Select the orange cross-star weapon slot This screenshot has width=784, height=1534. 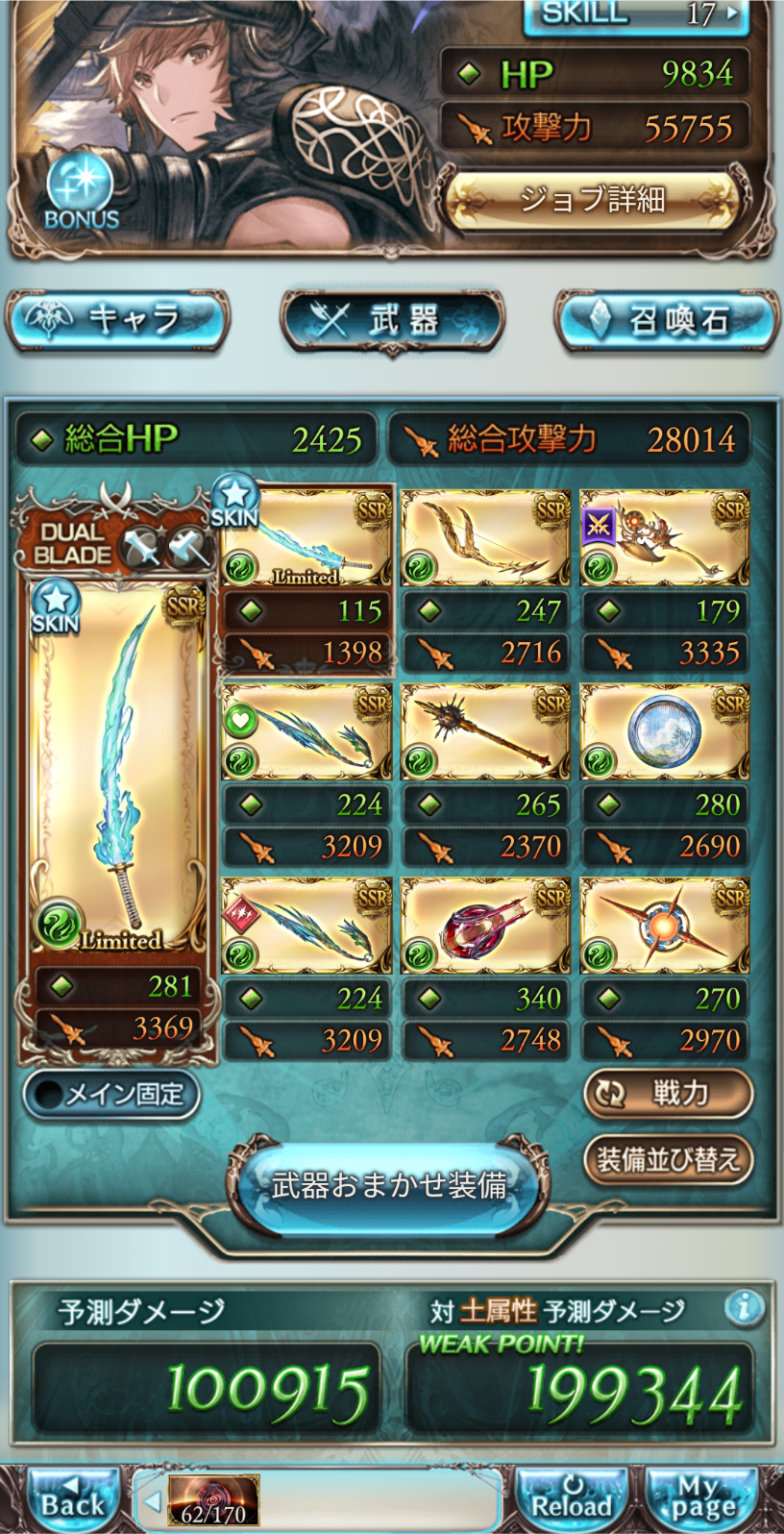pos(665,926)
